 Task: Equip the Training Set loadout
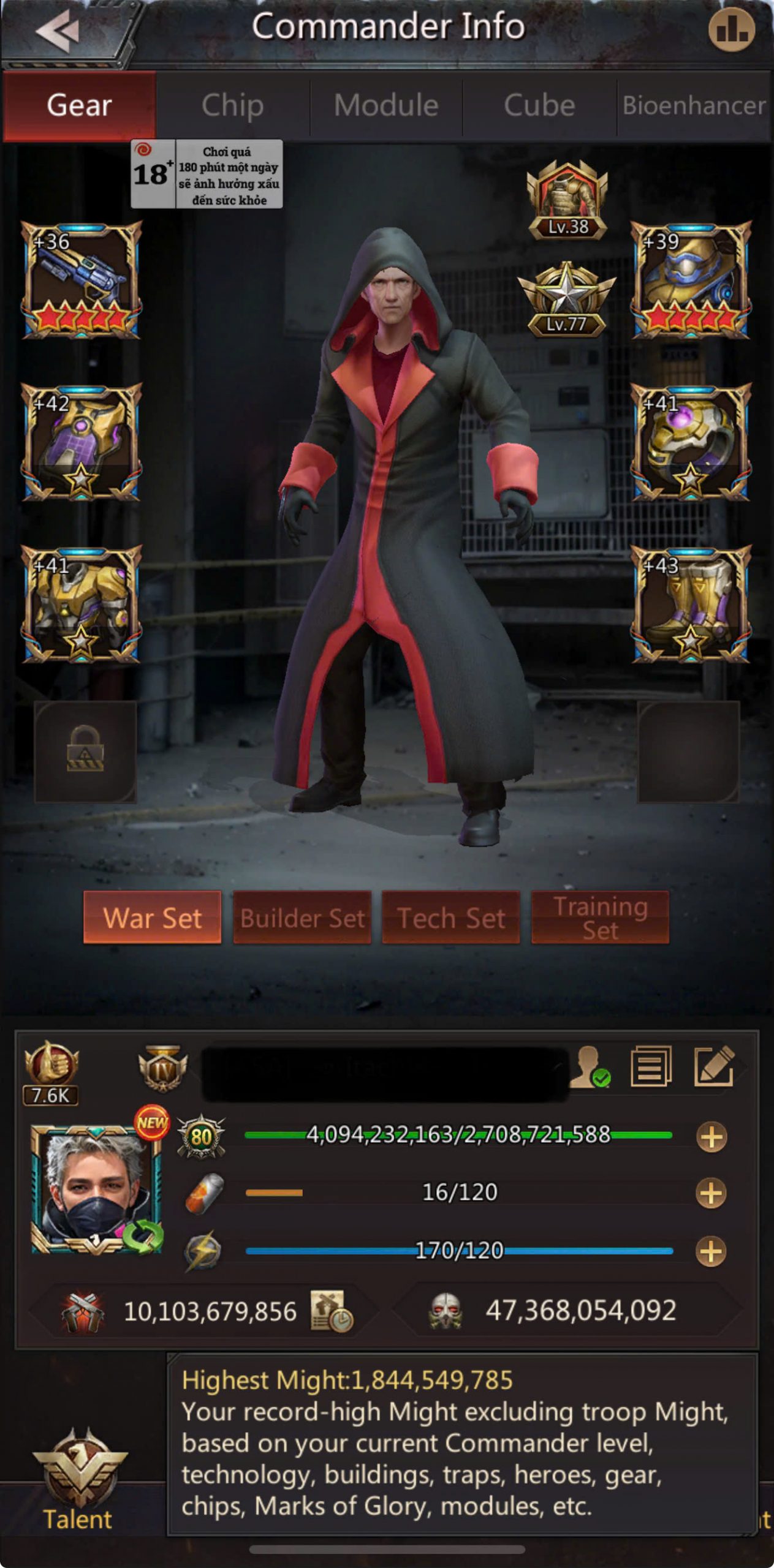(600, 918)
